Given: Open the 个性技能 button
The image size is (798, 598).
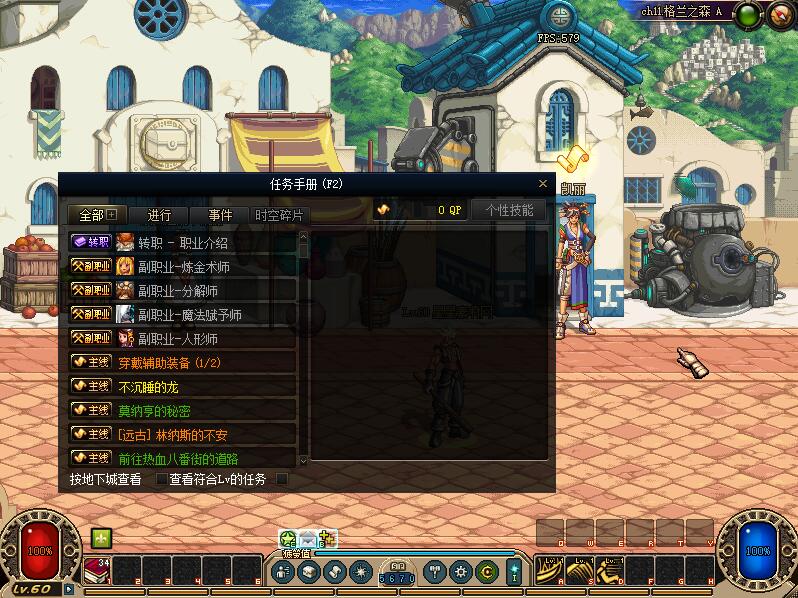Looking at the screenshot, I should pyautogui.click(x=509, y=210).
